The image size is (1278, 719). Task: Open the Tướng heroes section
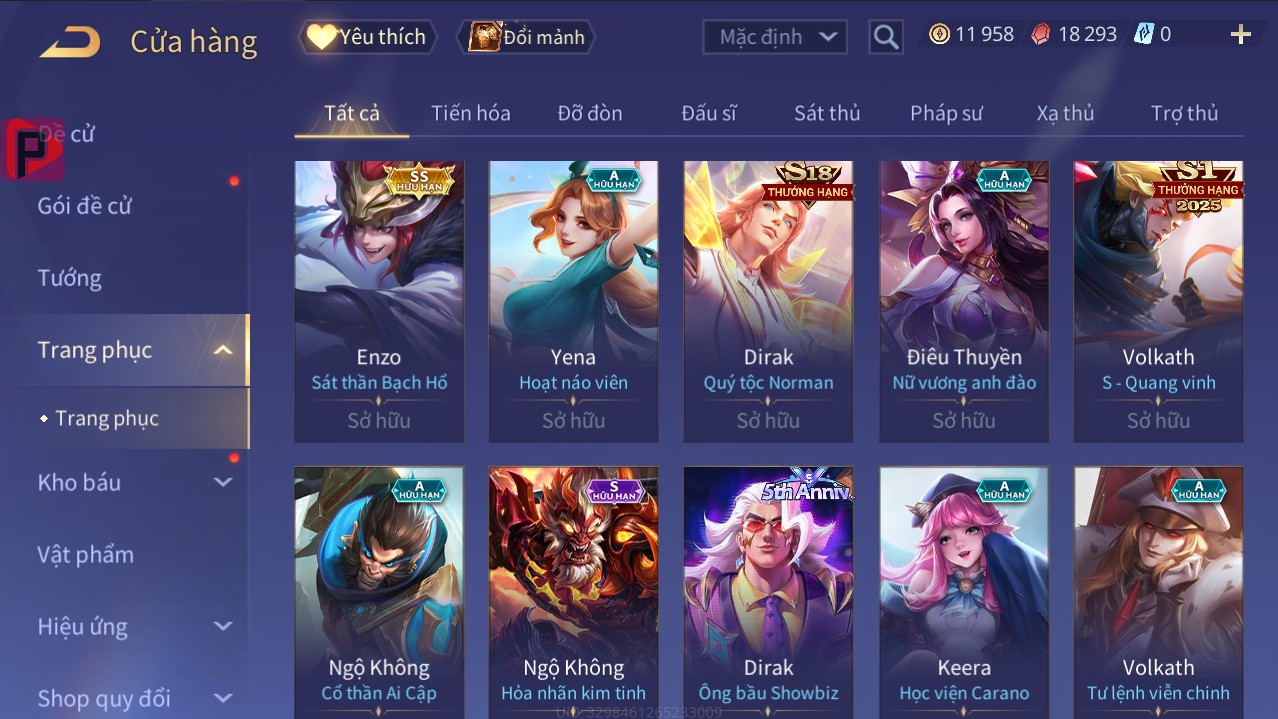(x=70, y=278)
